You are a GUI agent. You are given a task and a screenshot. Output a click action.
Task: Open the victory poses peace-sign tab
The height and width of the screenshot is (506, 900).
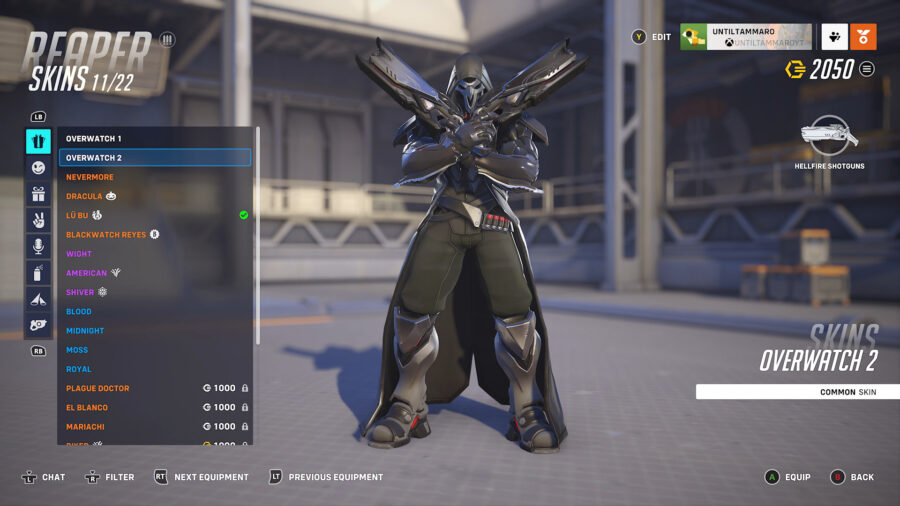pos(38,220)
